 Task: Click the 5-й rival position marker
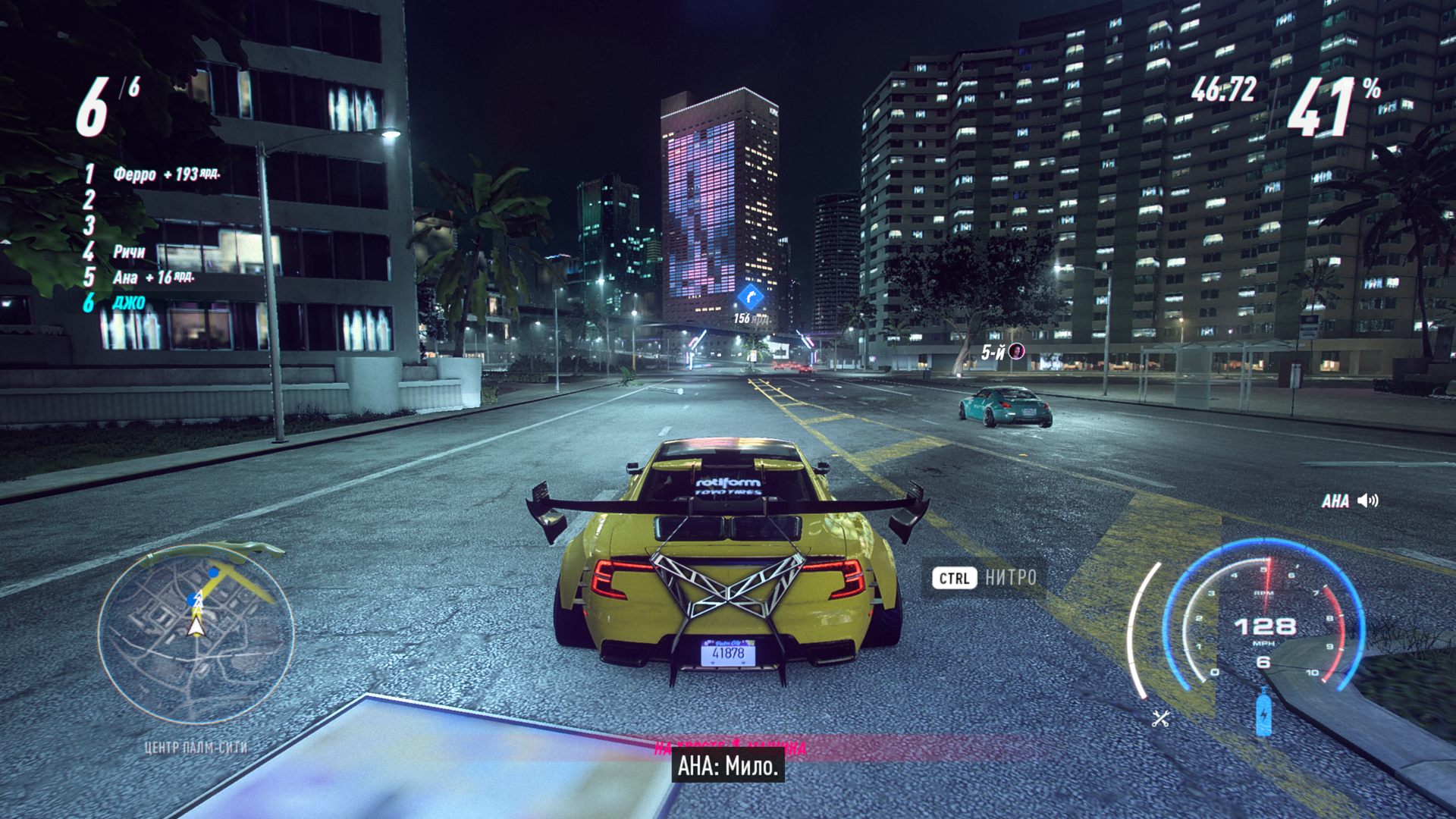click(1003, 351)
